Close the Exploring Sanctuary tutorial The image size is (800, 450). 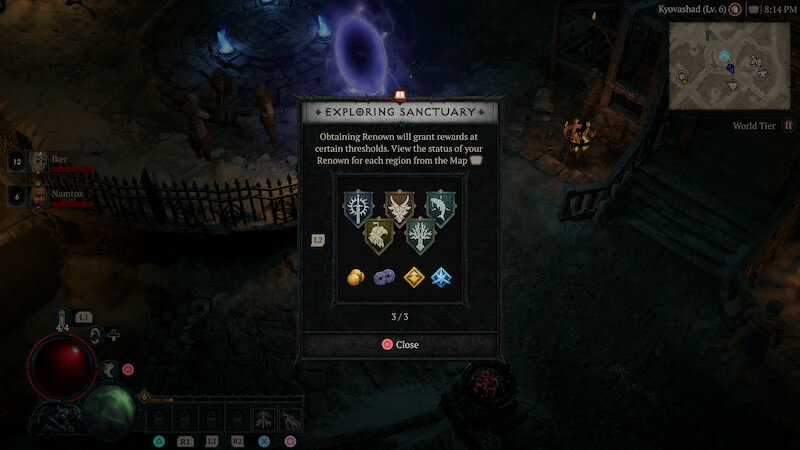(x=400, y=344)
